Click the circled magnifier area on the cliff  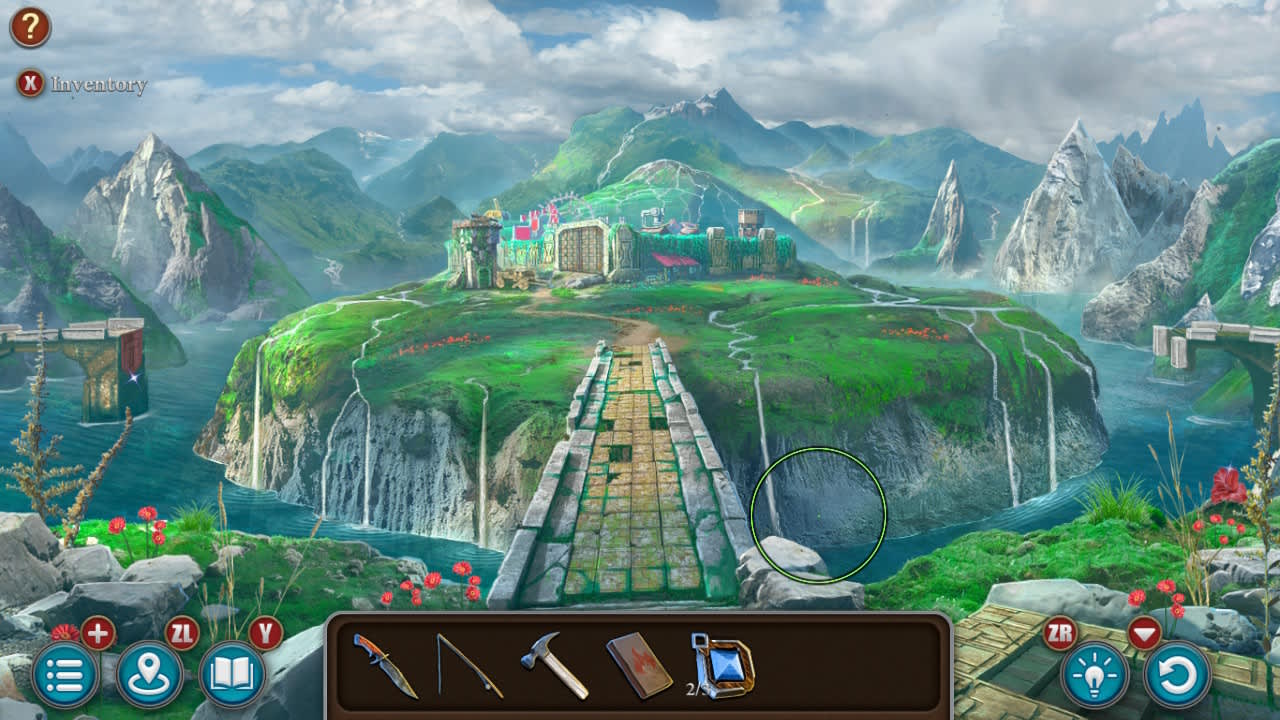tap(818, 513)
